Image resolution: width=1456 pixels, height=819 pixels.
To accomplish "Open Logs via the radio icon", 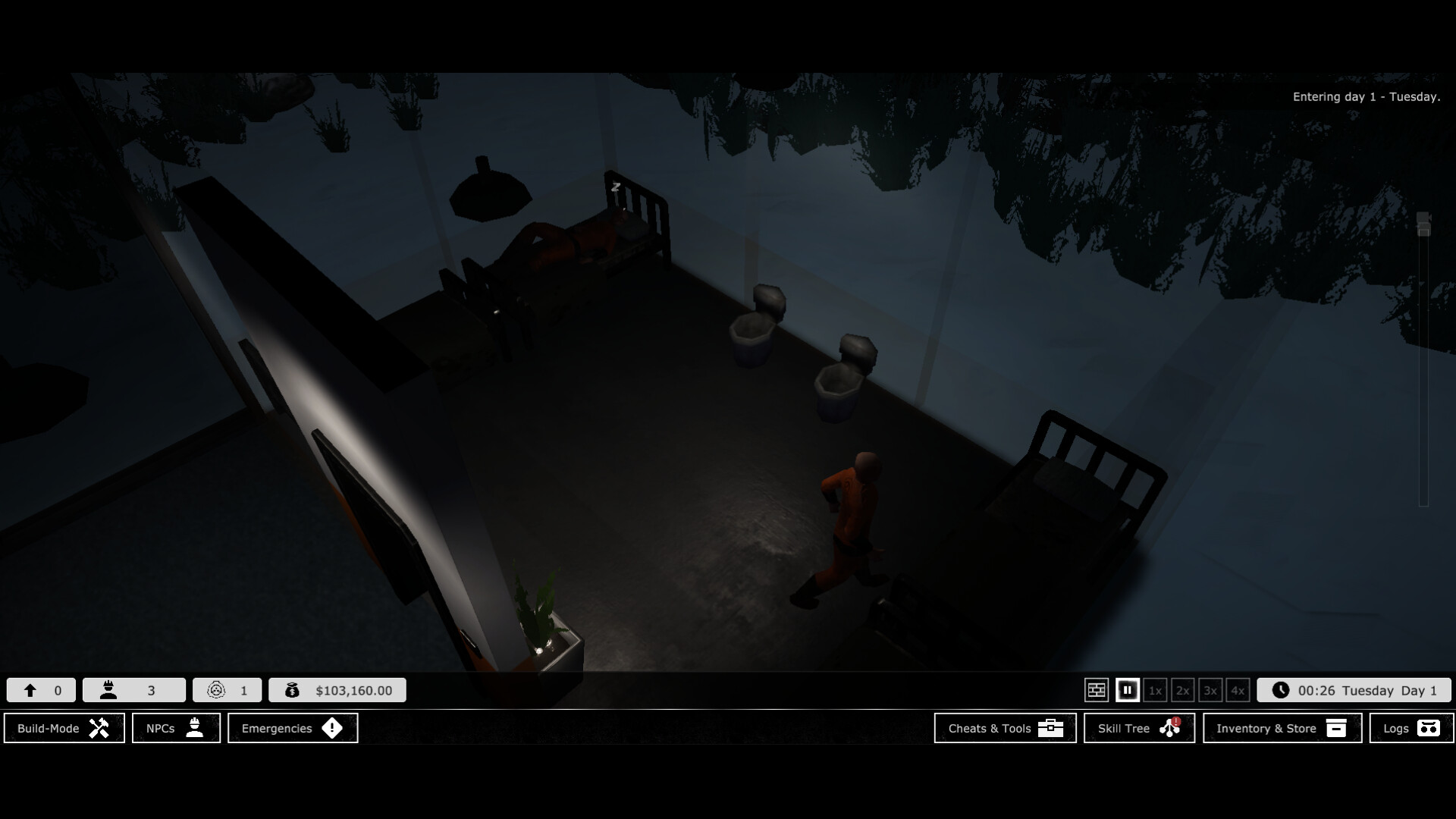I will point(1430,728).
